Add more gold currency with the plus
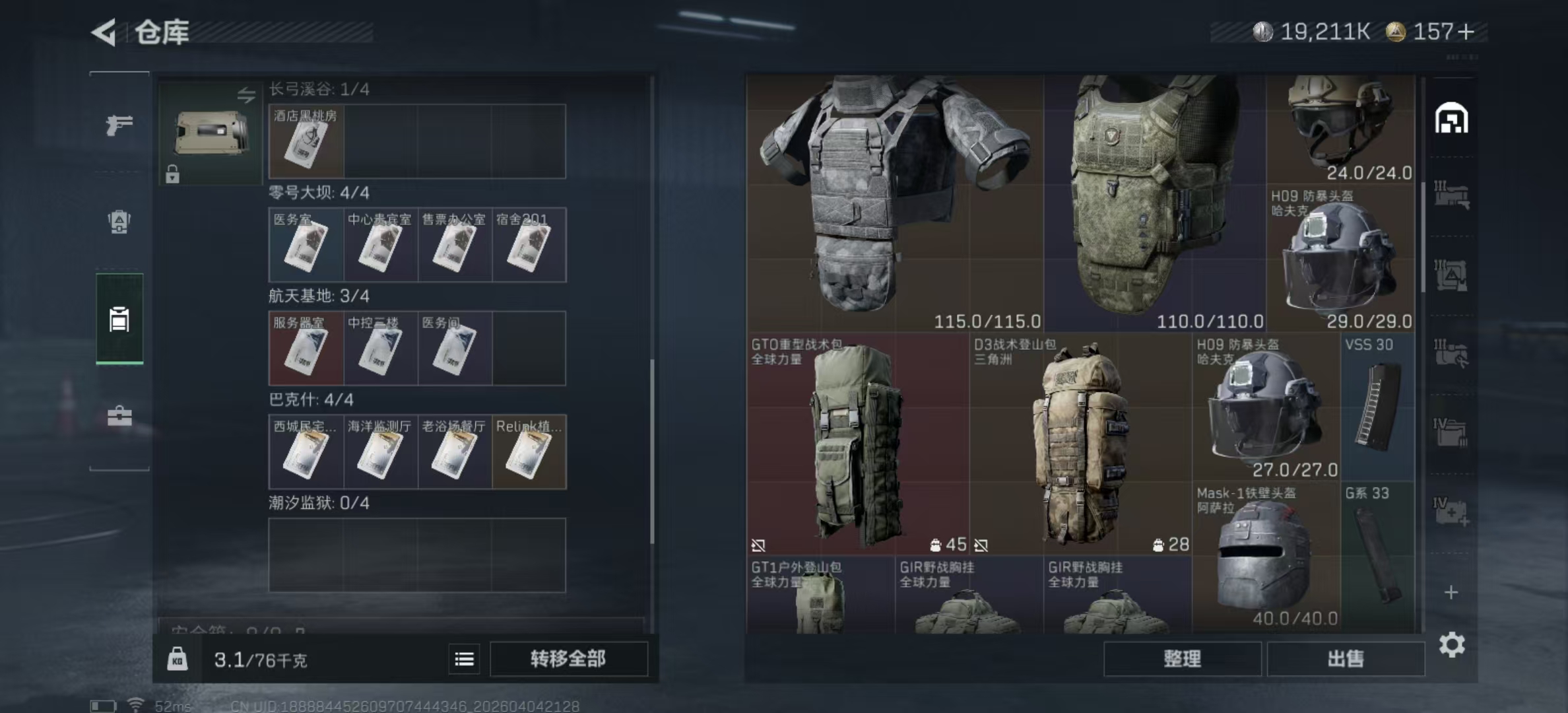 1466,32
